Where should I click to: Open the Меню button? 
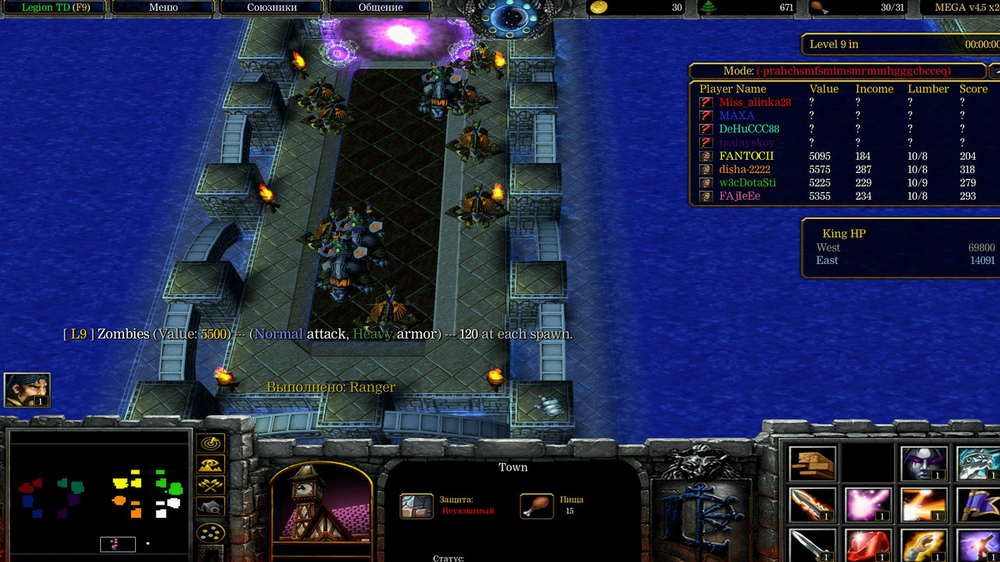coord(163,7)
